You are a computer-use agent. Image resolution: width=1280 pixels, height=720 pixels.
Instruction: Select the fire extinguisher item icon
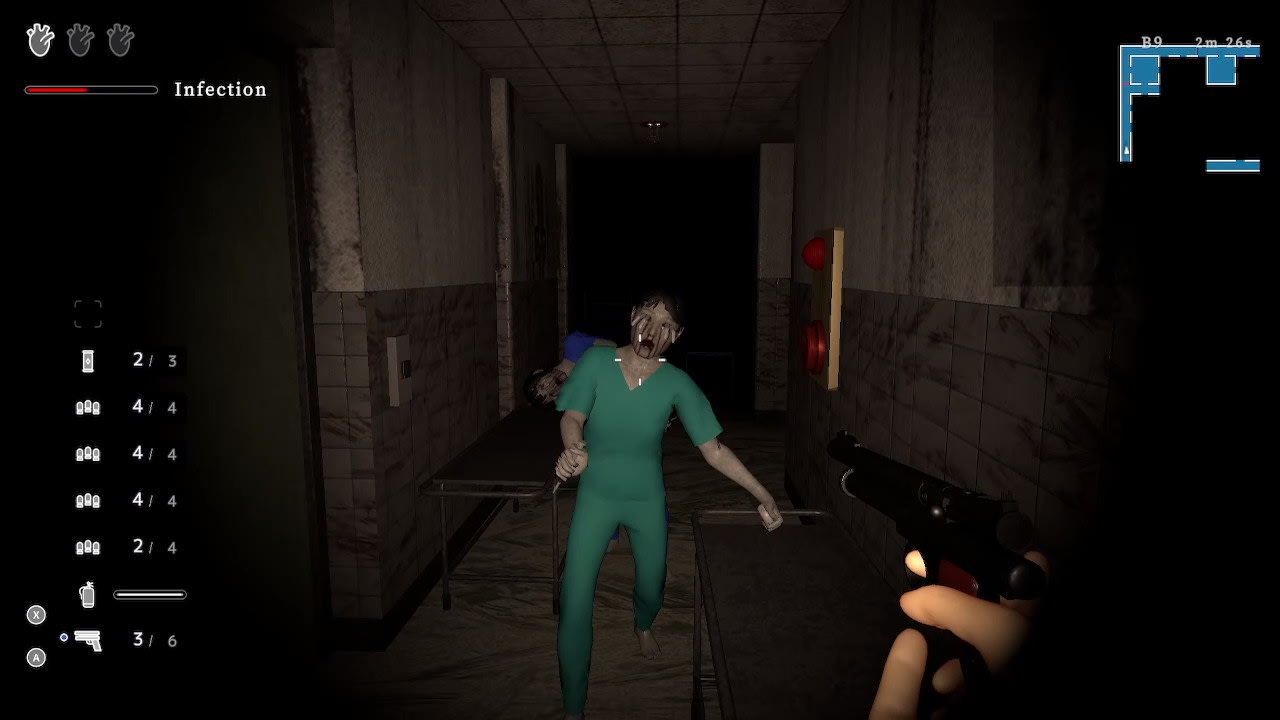[x=88, y=593]
